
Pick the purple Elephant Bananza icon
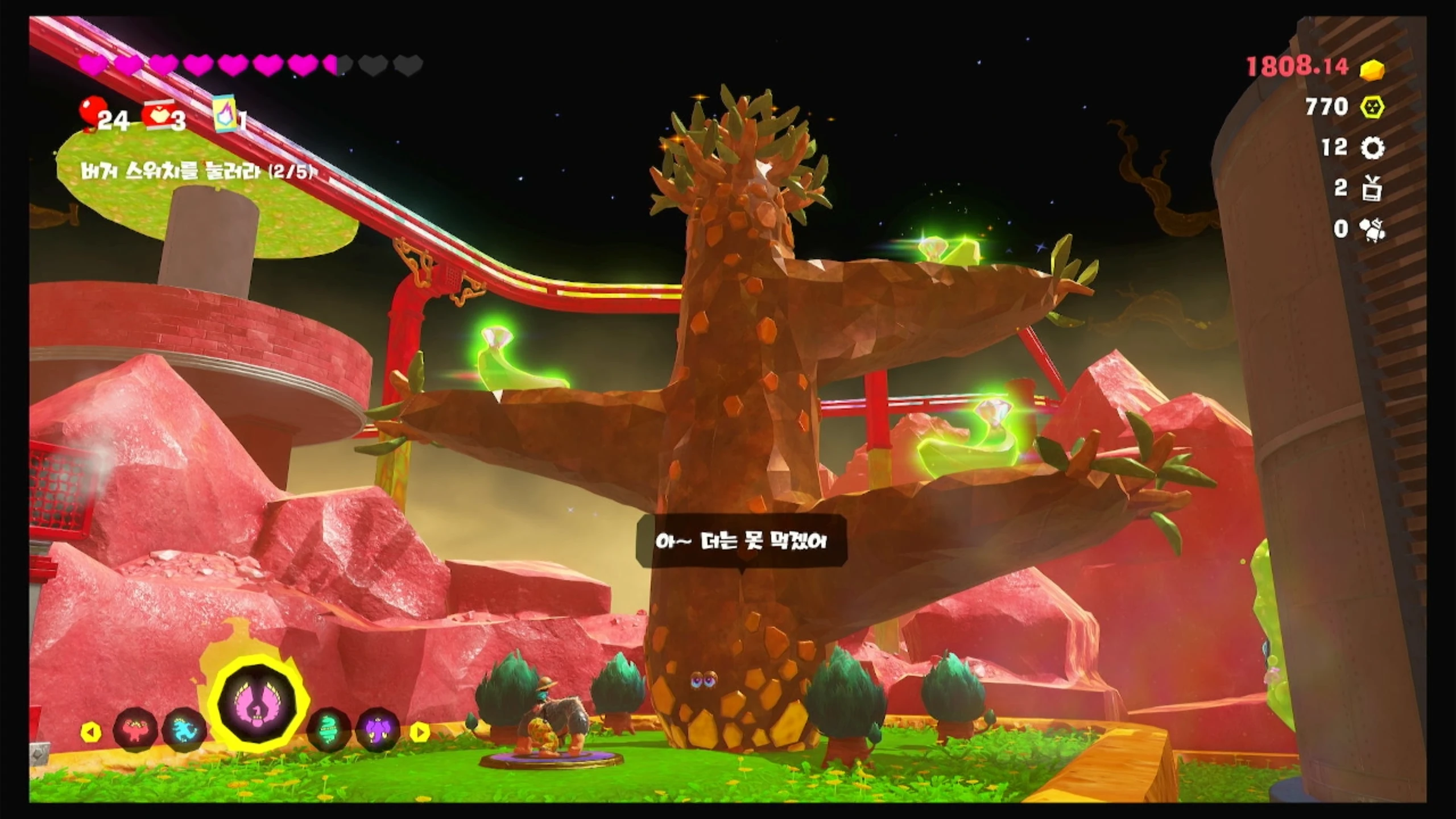tap(378, 730)
